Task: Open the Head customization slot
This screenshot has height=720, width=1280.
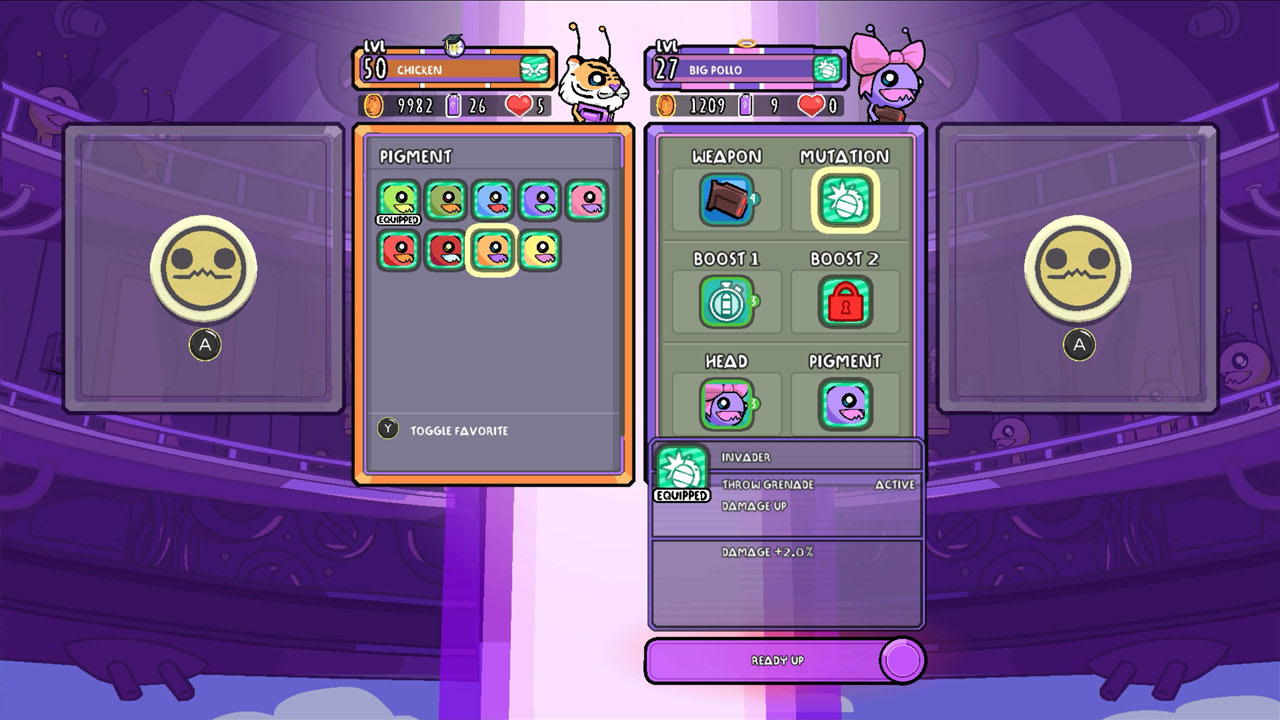Action: click(x=727, y=401)
